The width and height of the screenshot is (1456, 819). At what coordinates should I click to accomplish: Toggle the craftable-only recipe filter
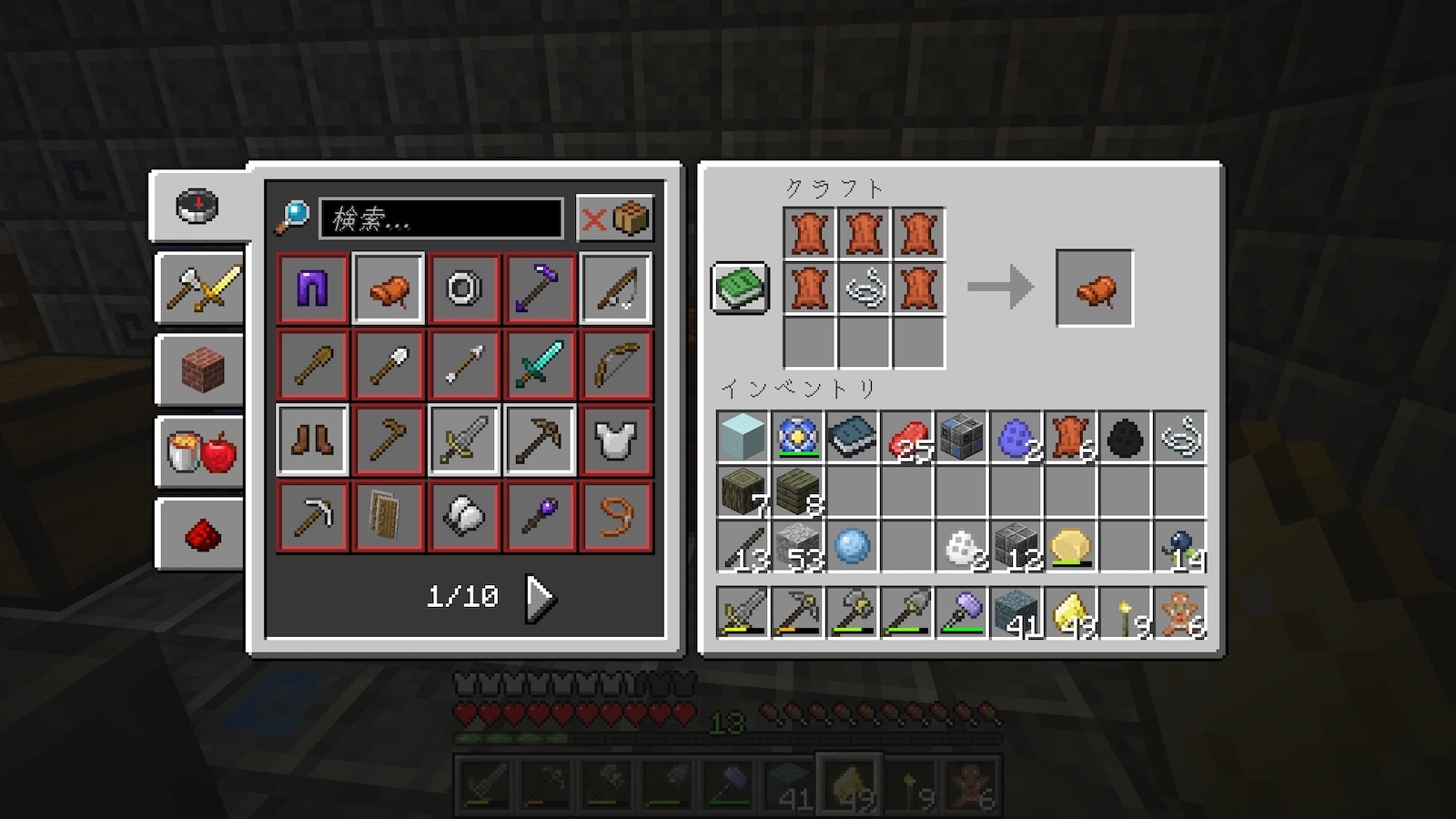(x=615, y=218)
